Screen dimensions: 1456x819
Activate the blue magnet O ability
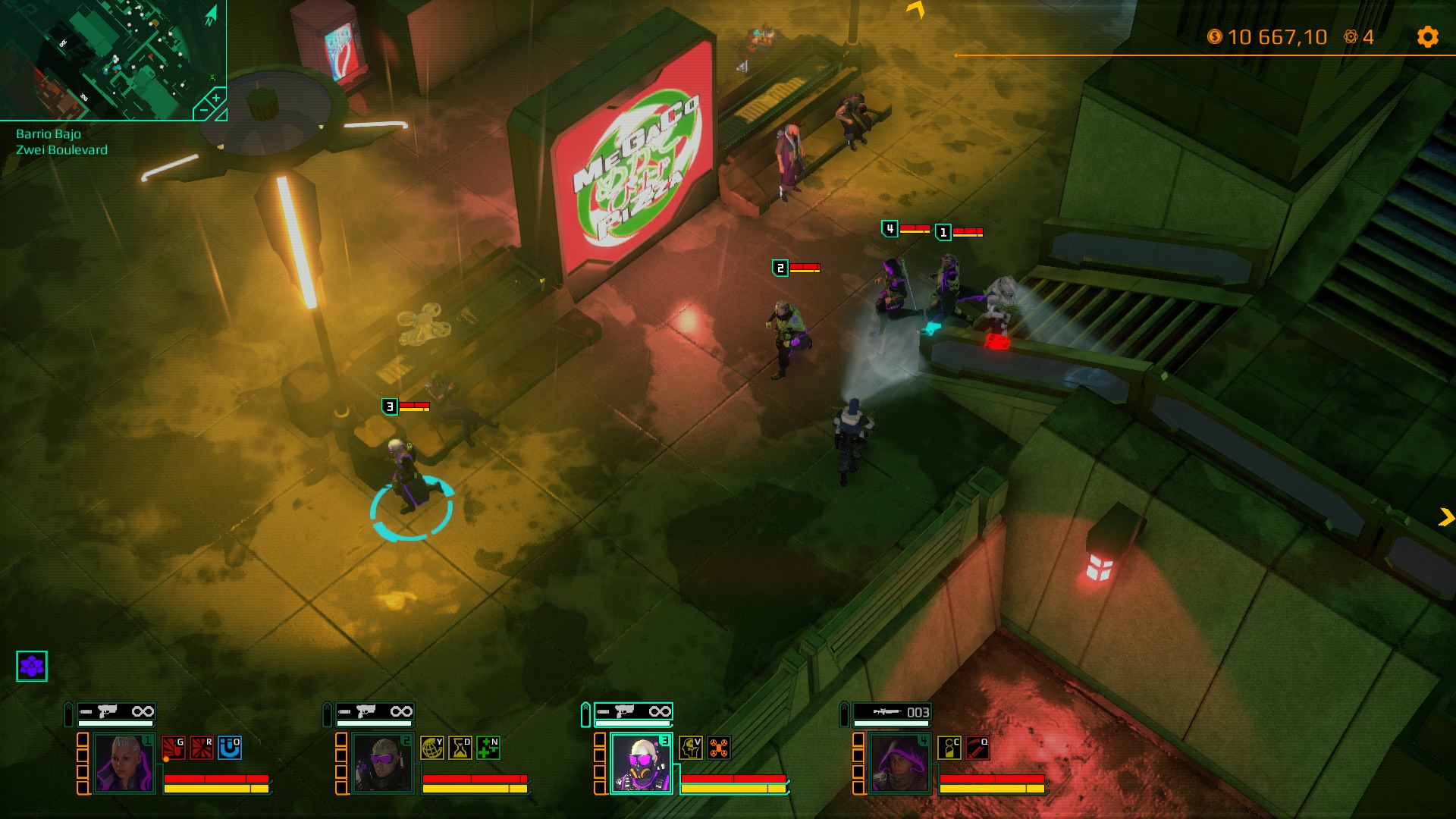point(230,748)
